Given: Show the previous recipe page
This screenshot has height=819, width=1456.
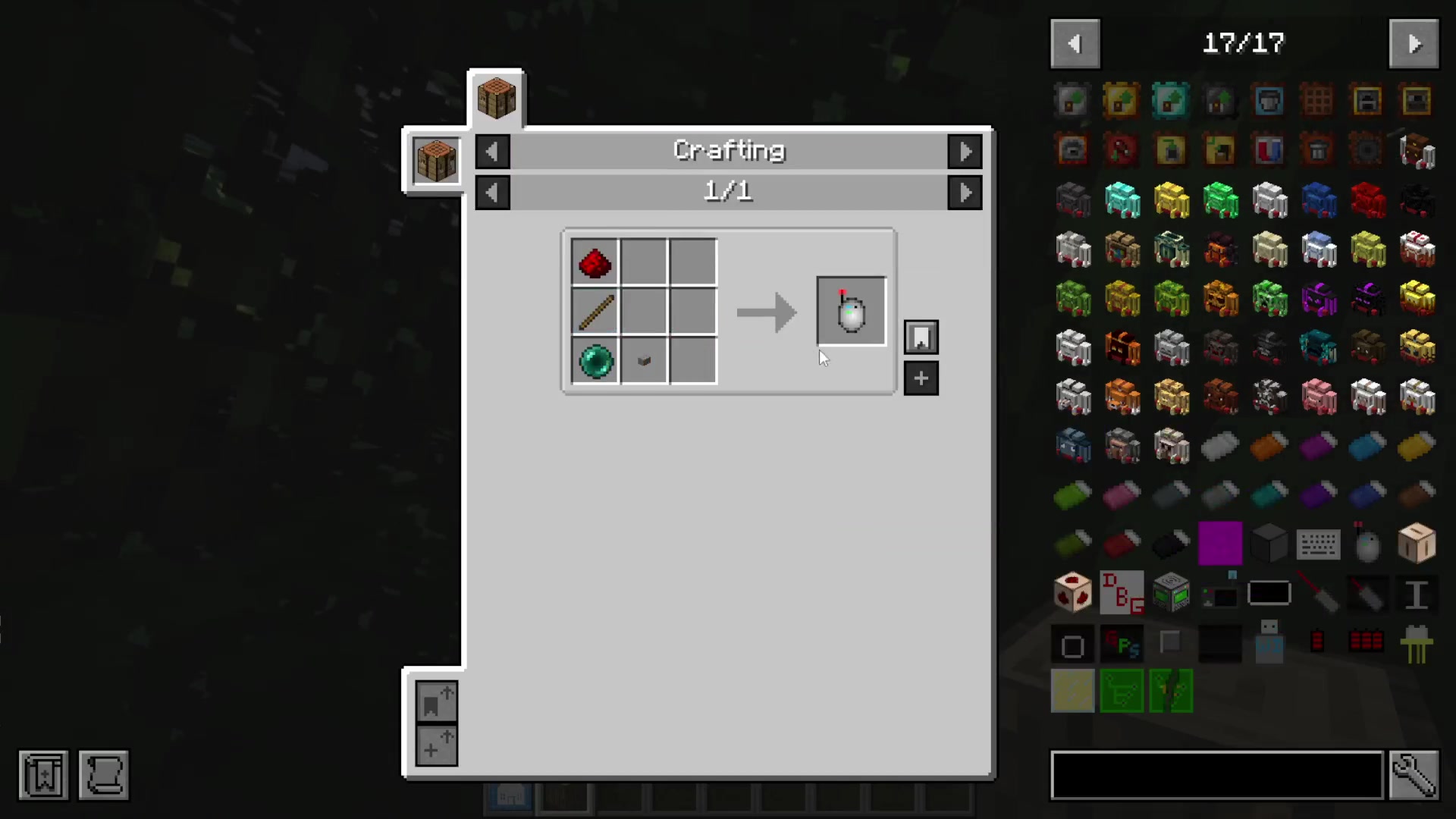Looking at the screenshot, I should (x=492, y=193).
